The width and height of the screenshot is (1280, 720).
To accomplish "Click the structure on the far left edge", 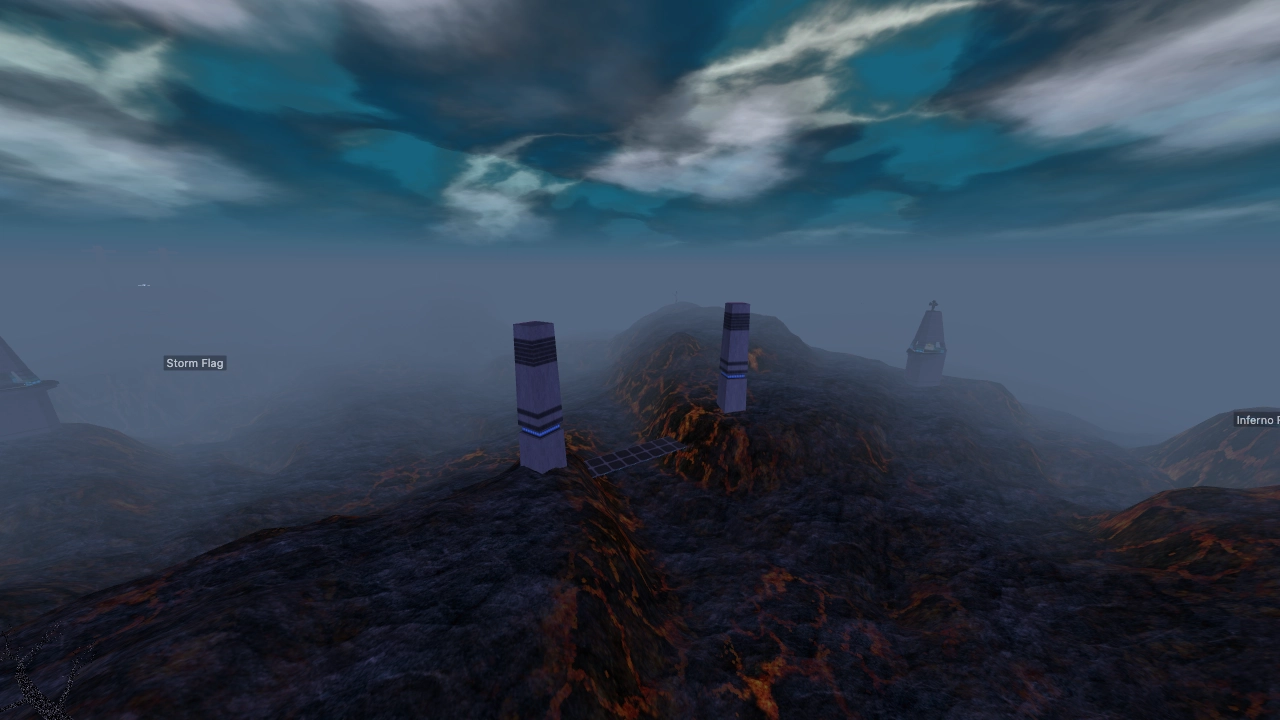I will click(25, 380).
